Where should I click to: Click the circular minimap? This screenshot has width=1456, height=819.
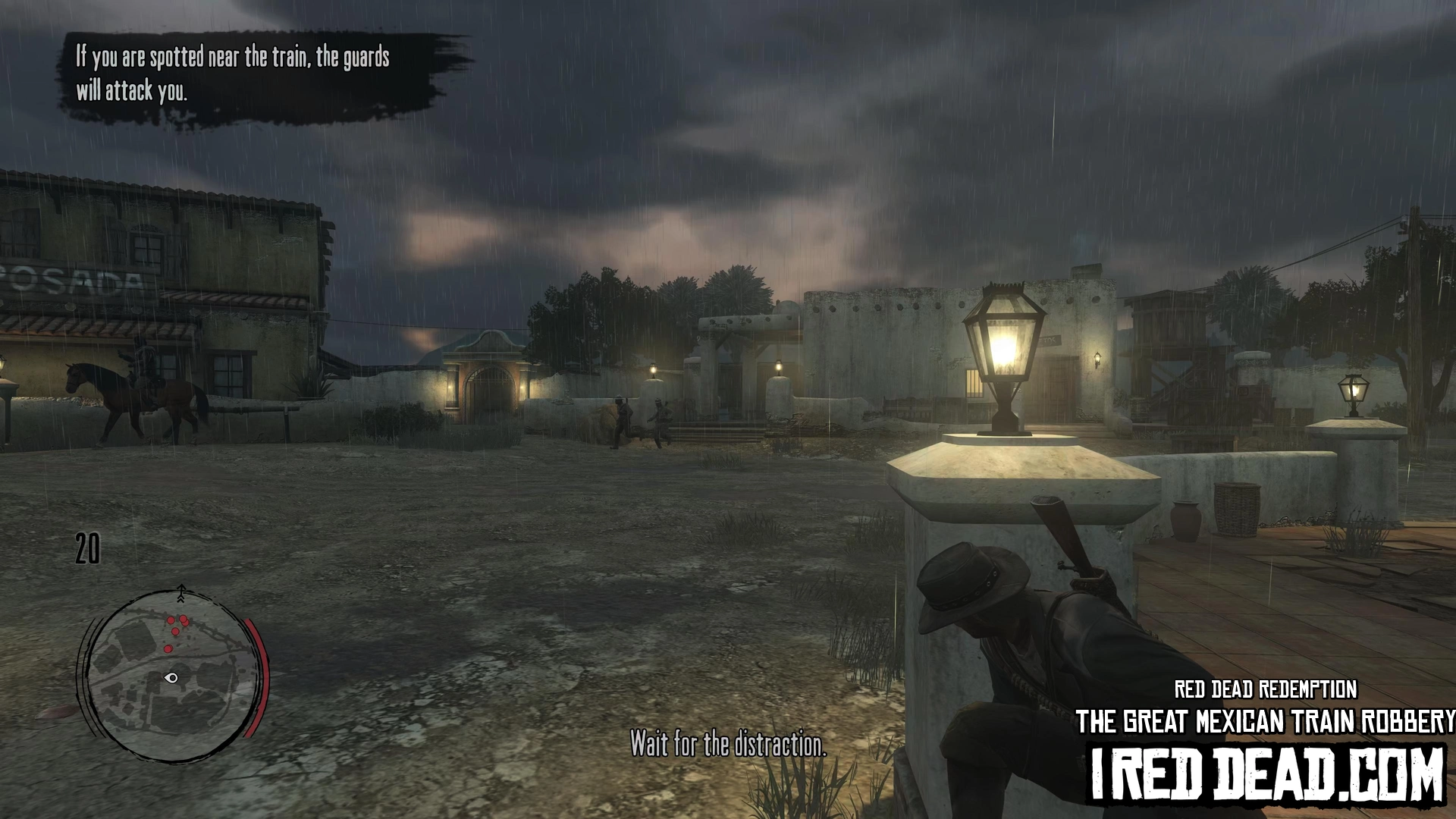[x=174, y=676]
